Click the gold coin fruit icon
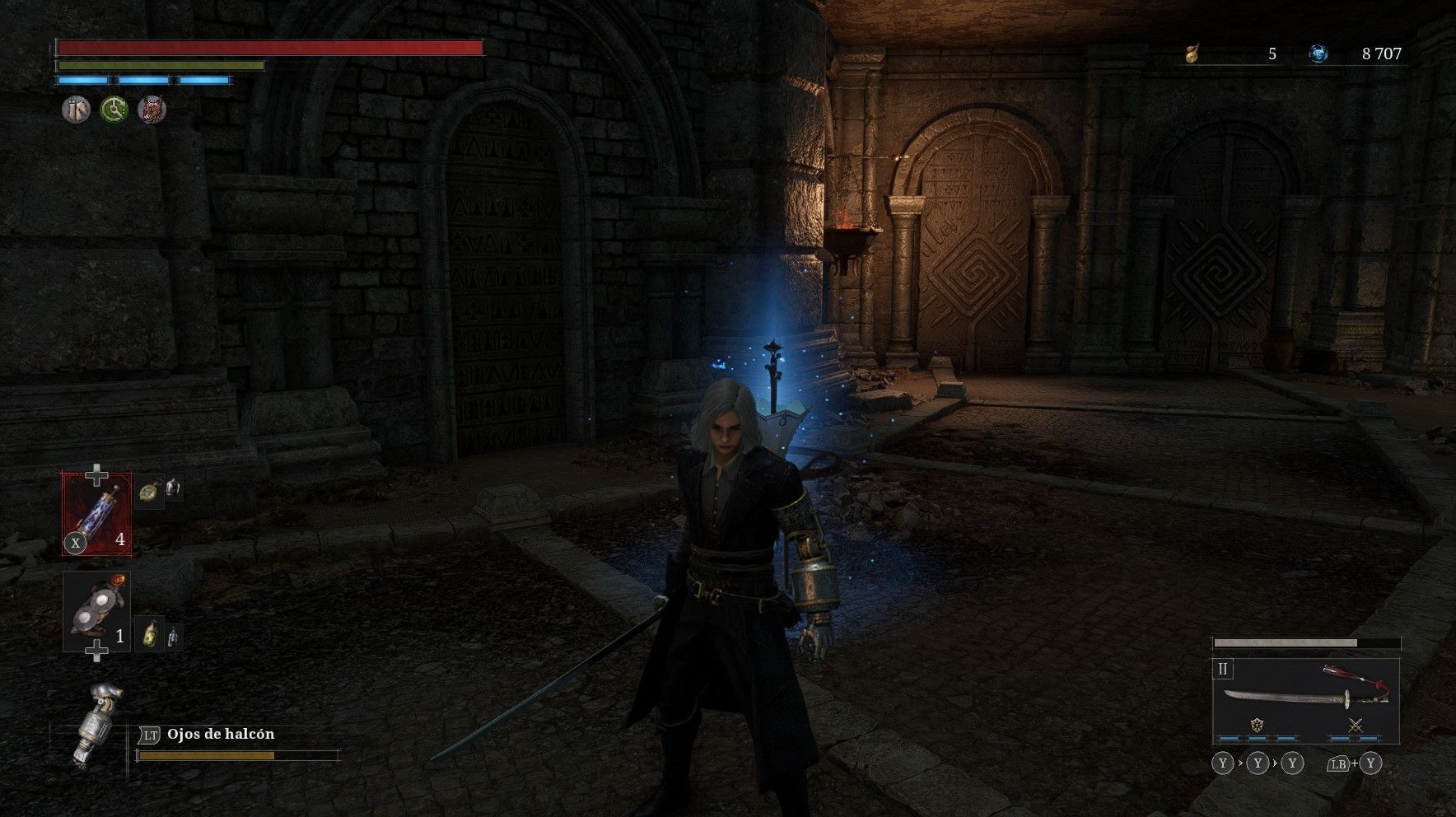1456x817 pixels. [x=1191, y=54]
